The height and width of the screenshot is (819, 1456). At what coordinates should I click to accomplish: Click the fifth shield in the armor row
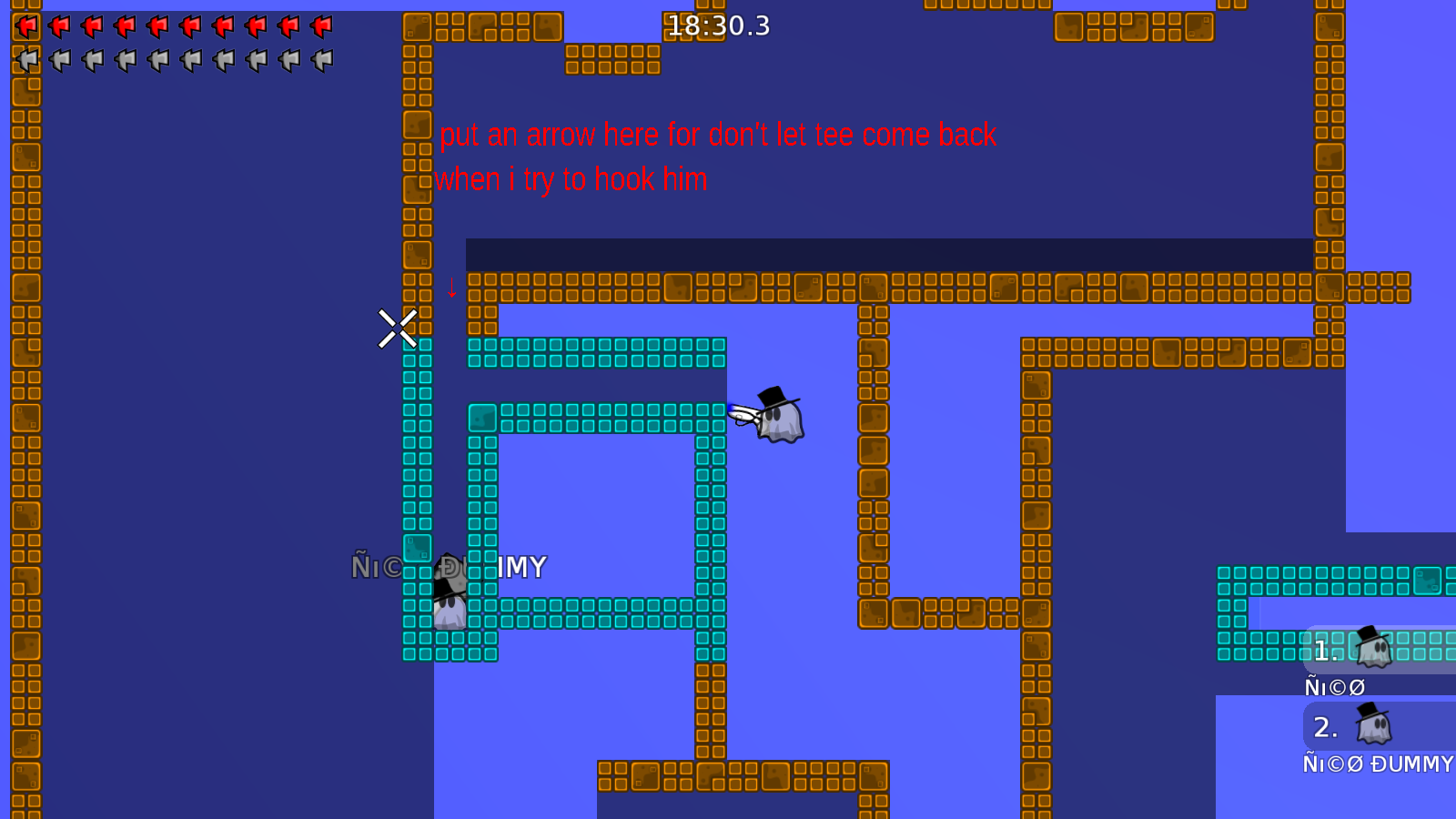[158, 60]
